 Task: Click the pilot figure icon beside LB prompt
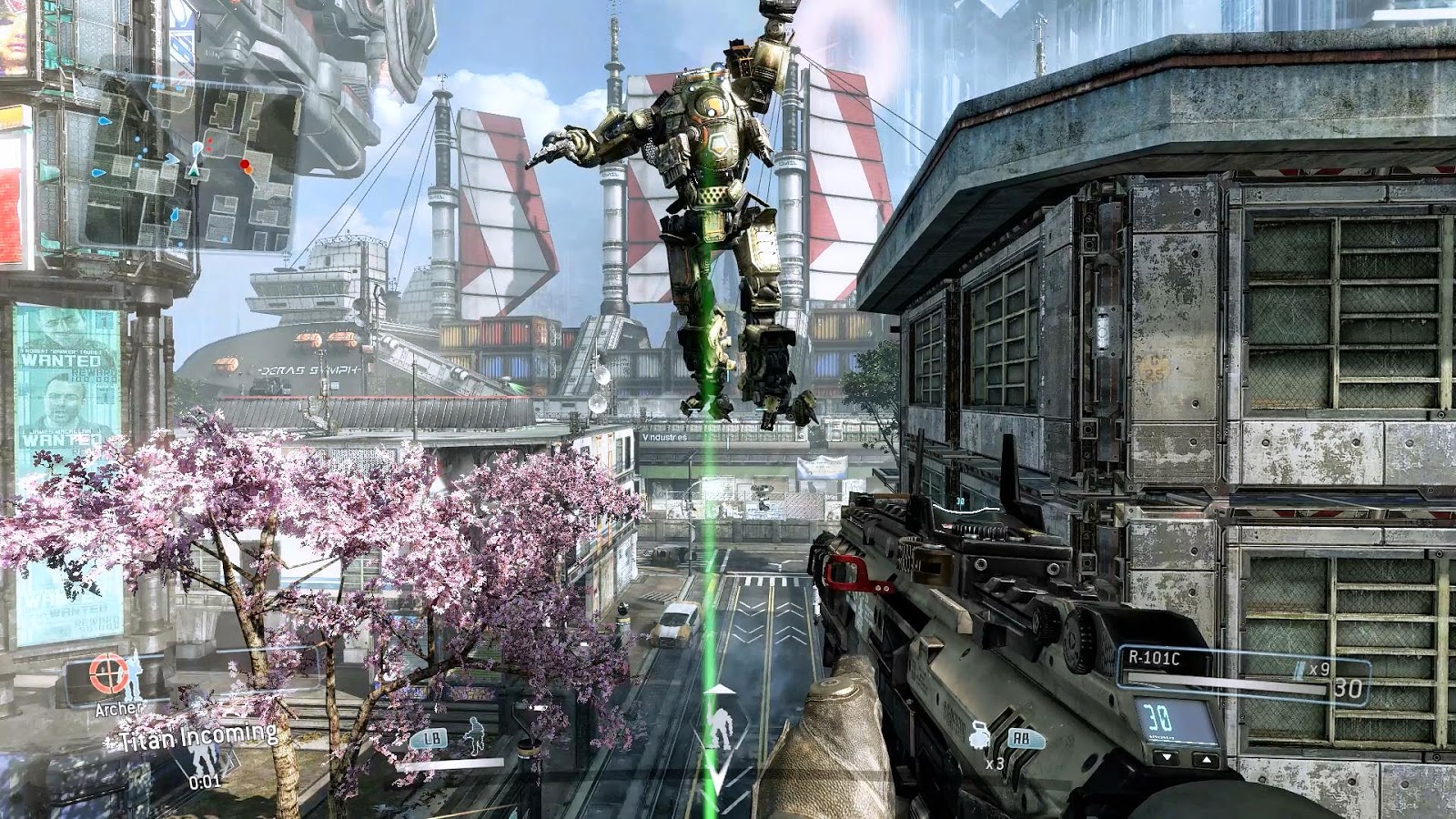tap(474, 735)
